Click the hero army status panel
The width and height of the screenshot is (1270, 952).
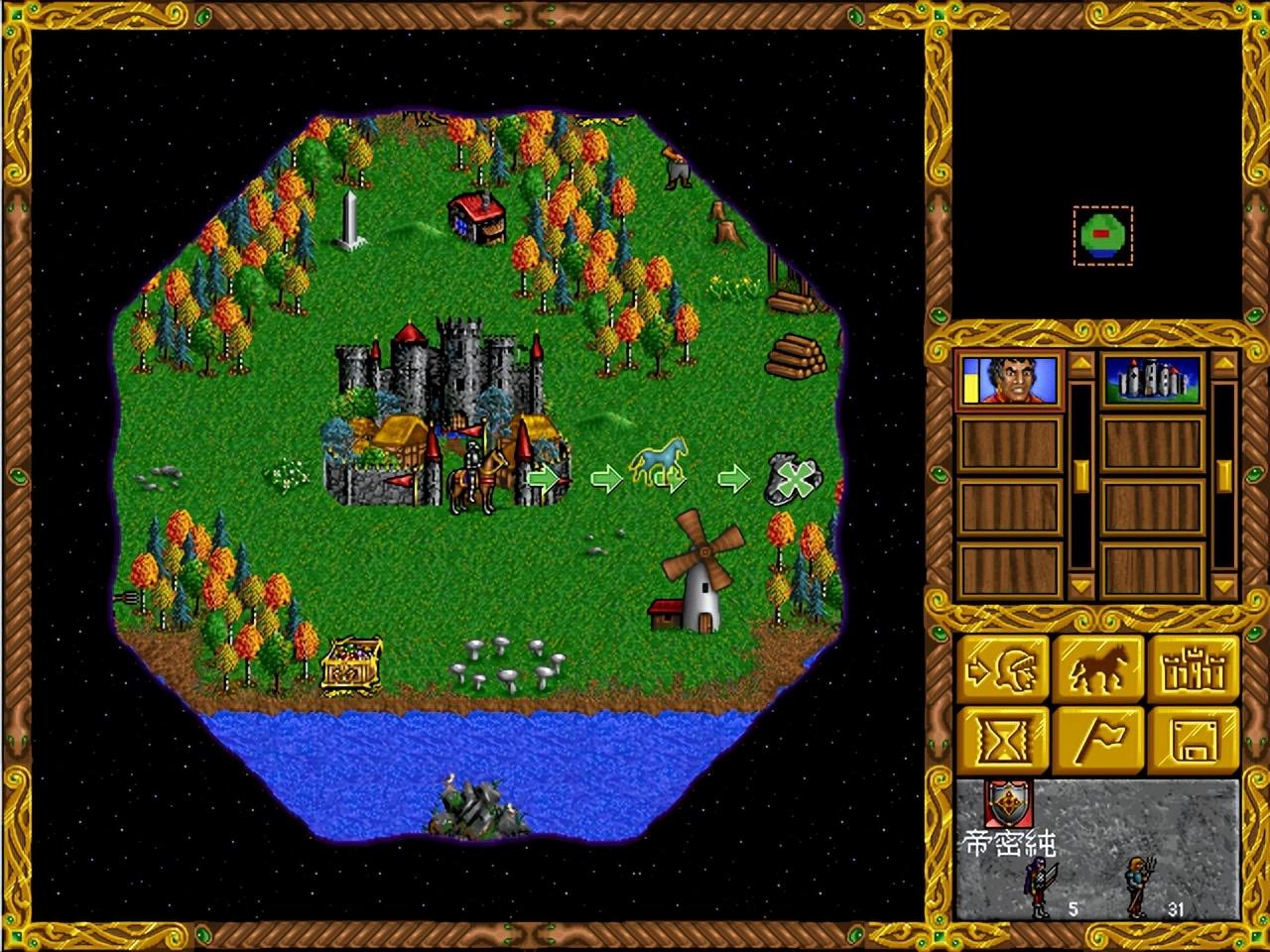tap(1096, 848)
